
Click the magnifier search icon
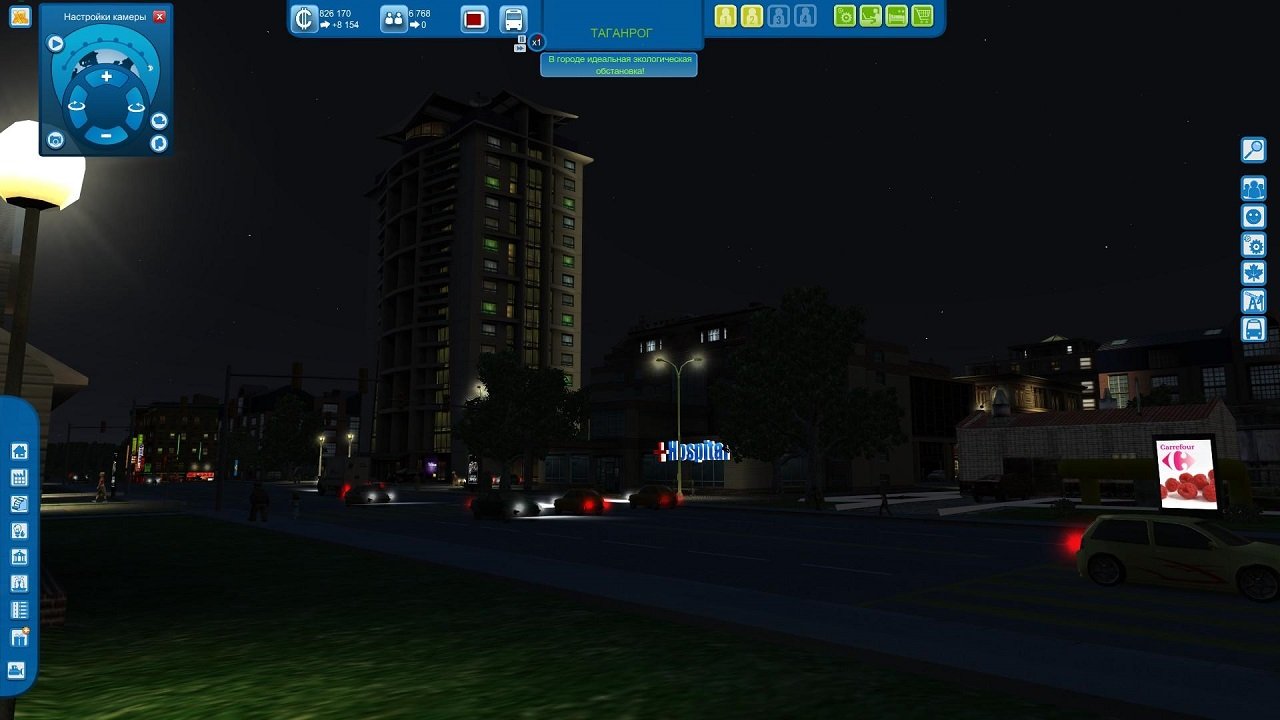pyautogui.click(x=1252, y=150)
